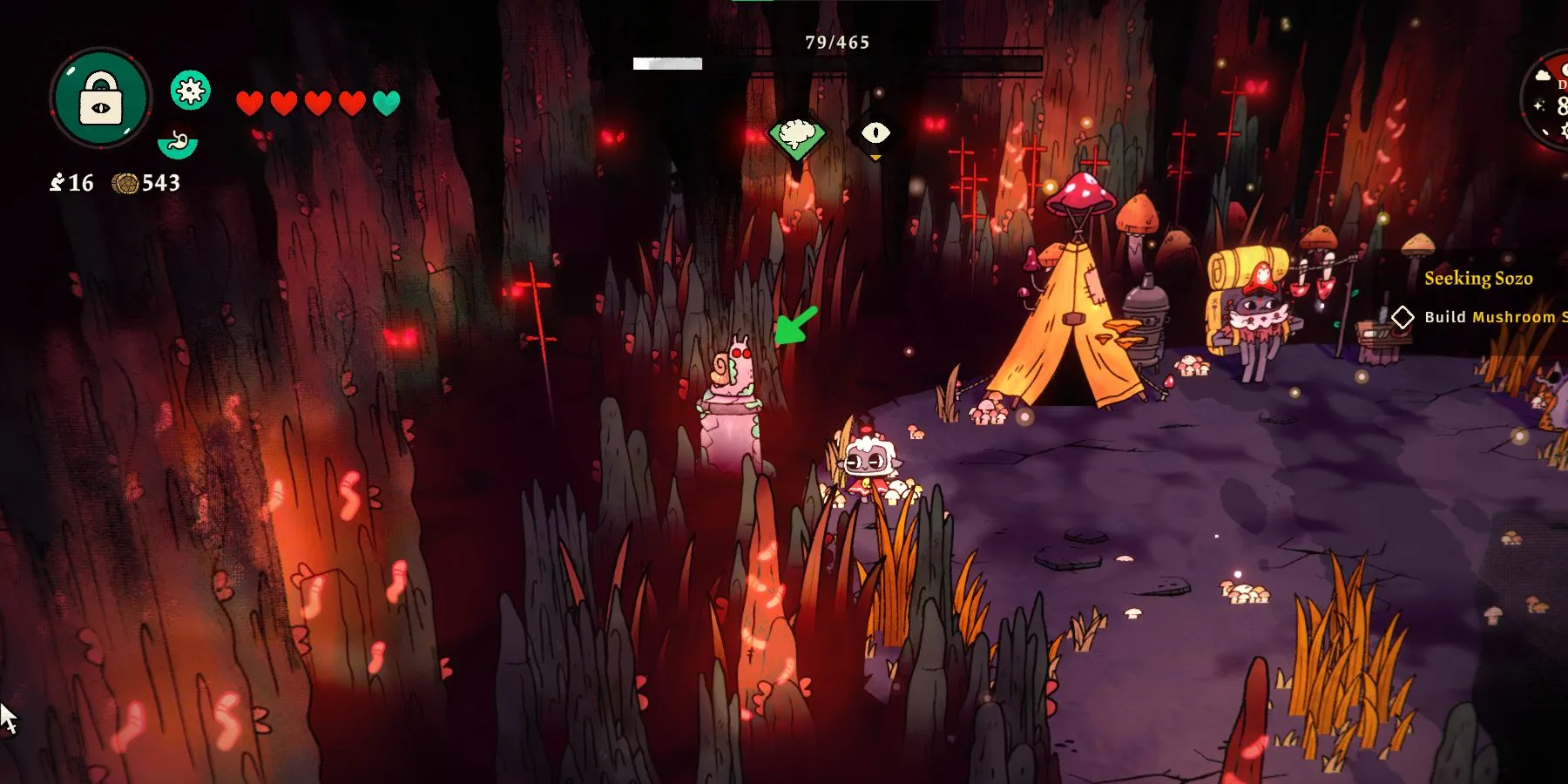
Task: Click the Build Mushroom objective diamond checkbox
Action: [1402, 317]
